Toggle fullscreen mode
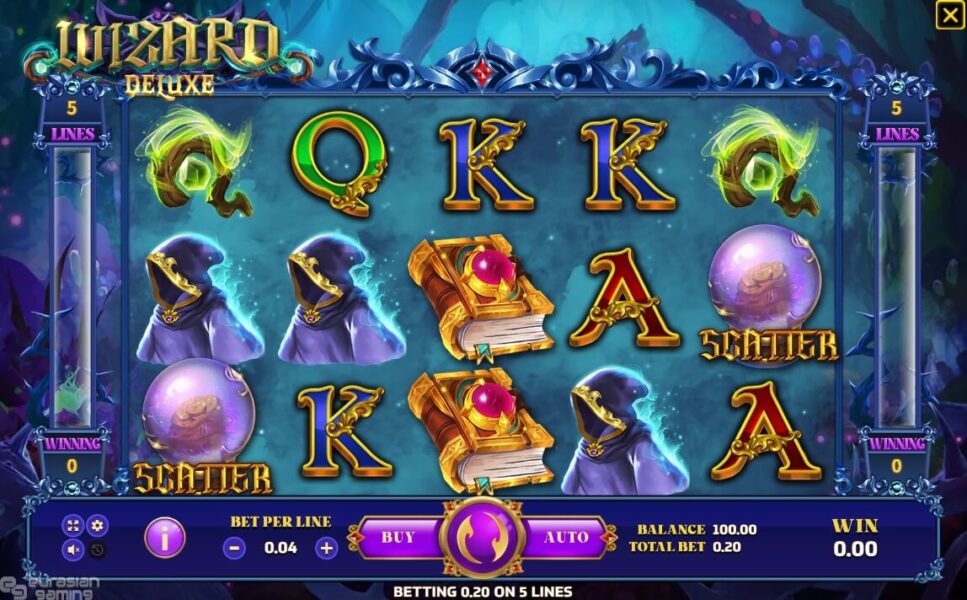 [74, 525]
